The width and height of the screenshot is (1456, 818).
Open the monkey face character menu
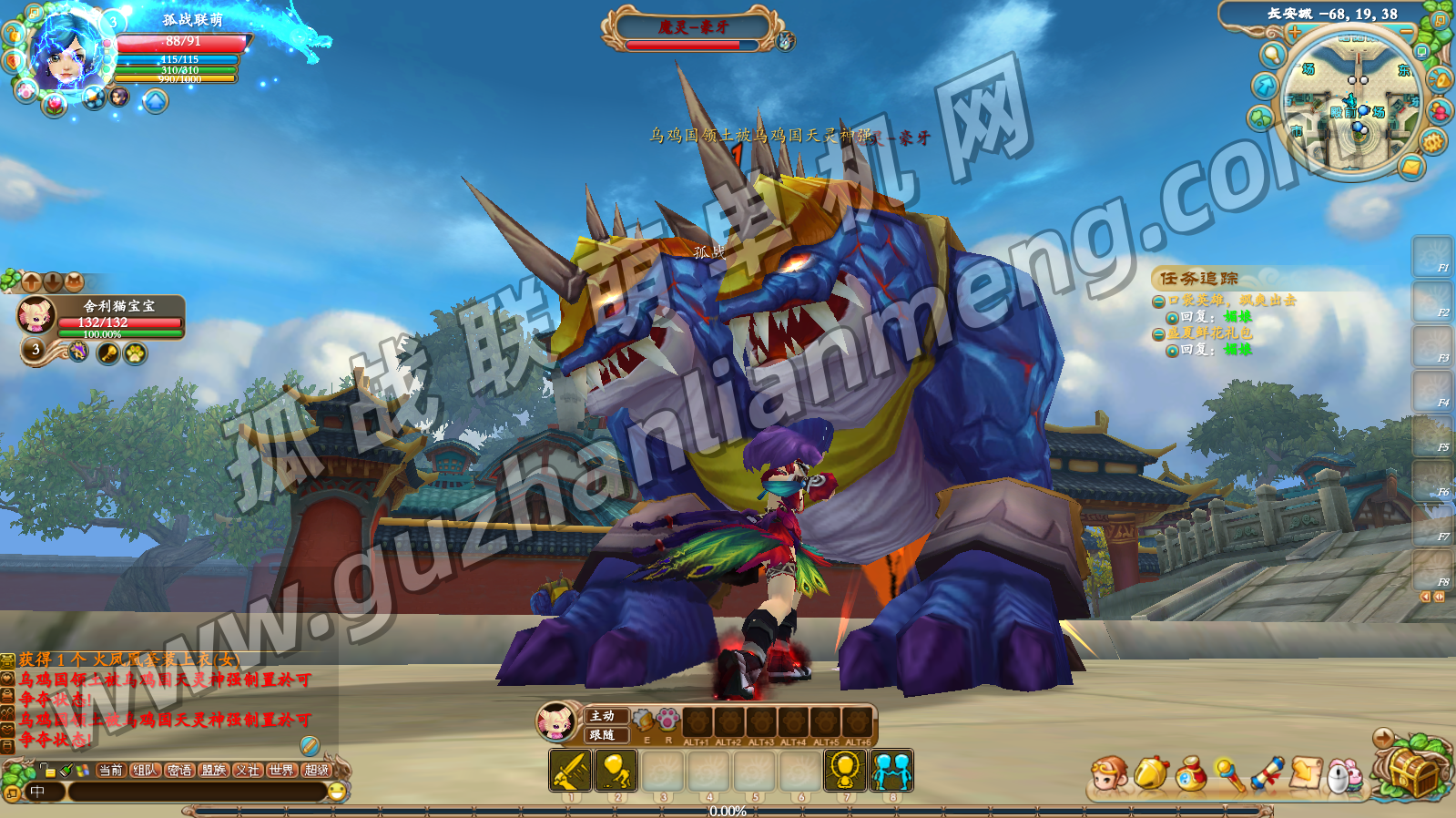point(1110,774)
